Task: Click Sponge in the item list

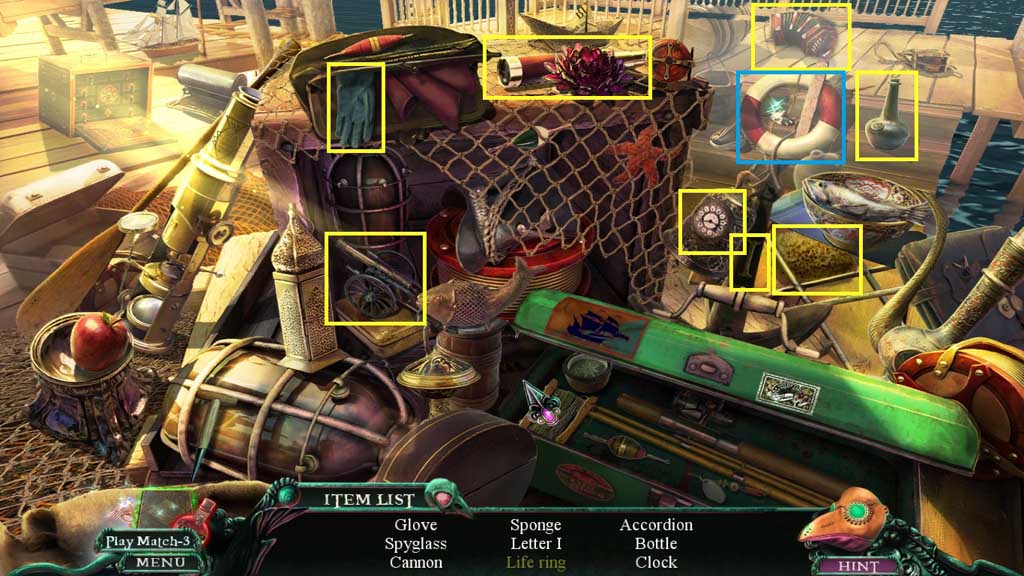Action: [535, 525]
